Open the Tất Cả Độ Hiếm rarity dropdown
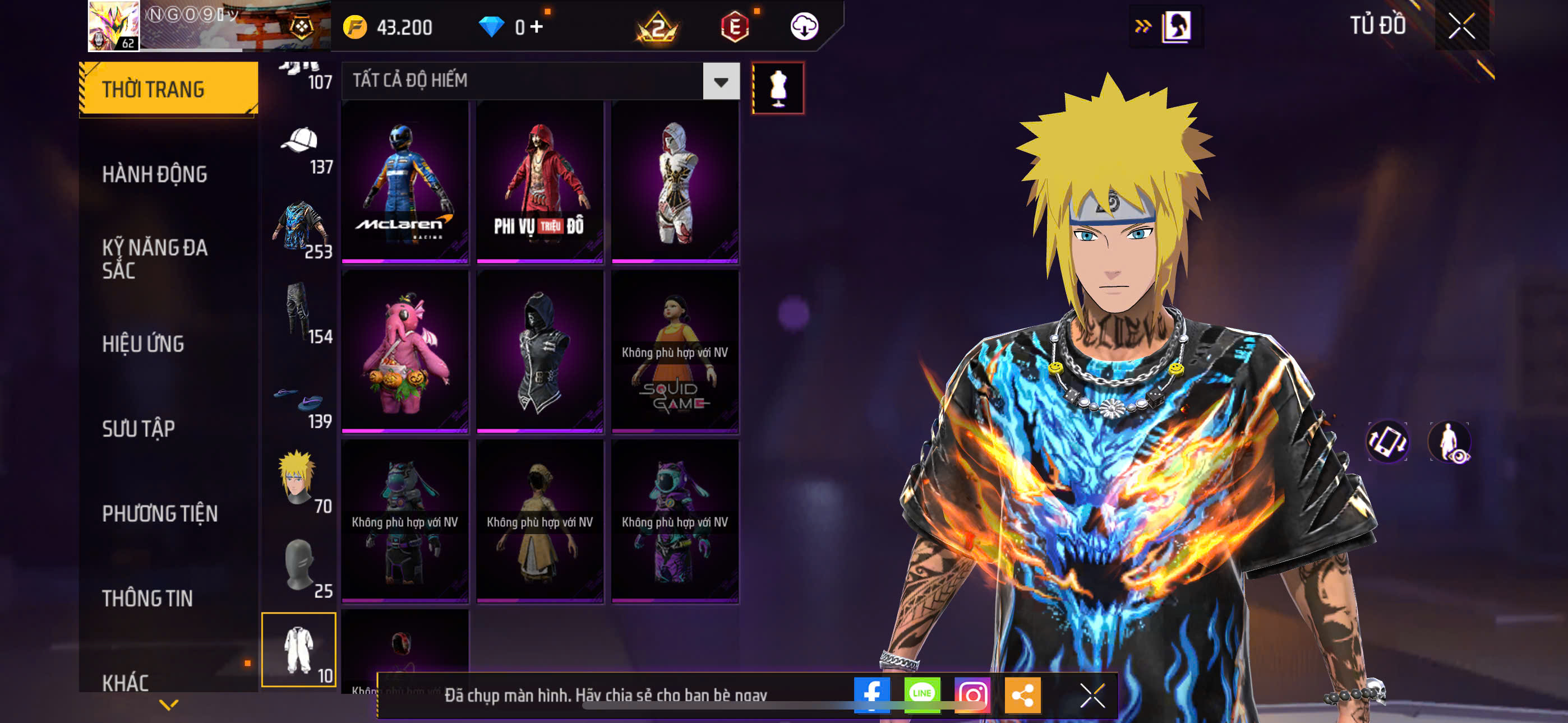 [x=721, y=81]
